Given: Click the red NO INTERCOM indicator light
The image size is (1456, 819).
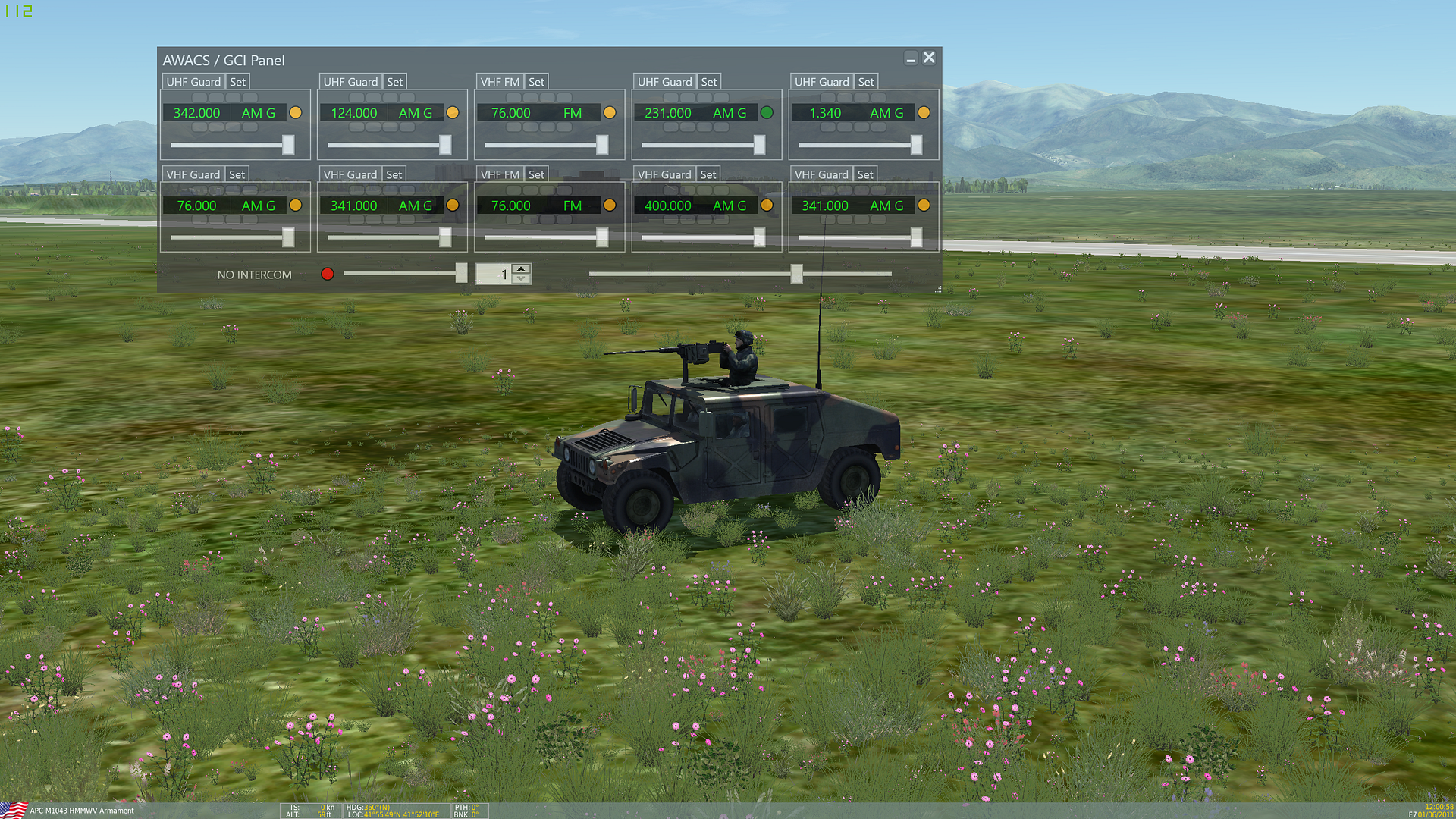Looking at the screenshot, I should click(x=327, y=274).
